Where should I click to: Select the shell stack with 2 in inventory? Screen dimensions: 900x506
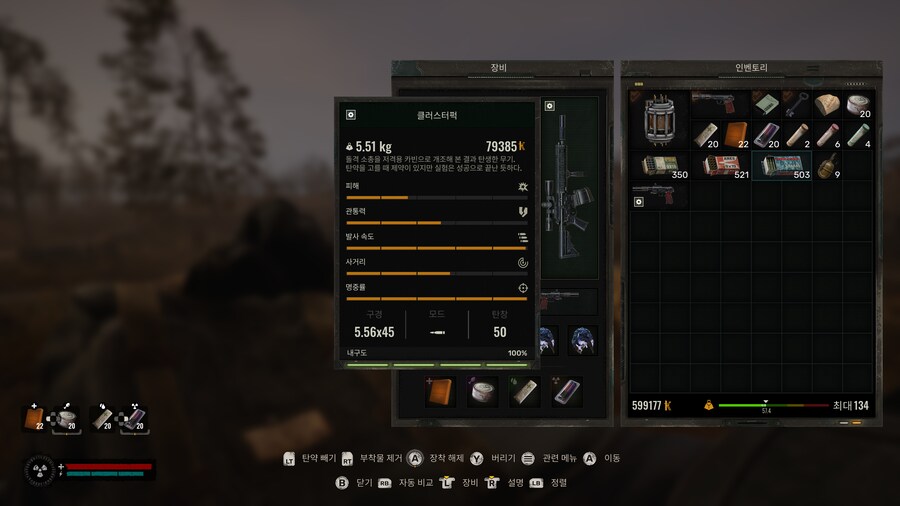point(797,135)
